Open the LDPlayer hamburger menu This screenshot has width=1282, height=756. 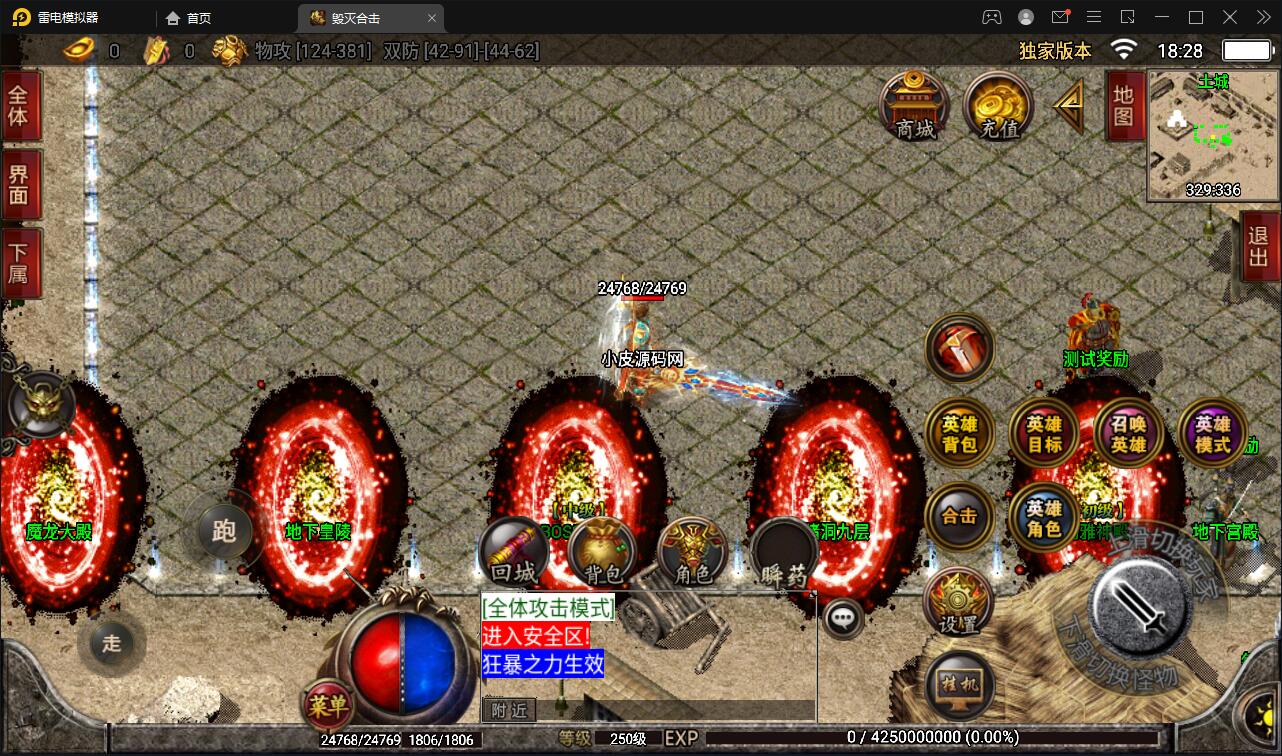tap(1094, 17)
